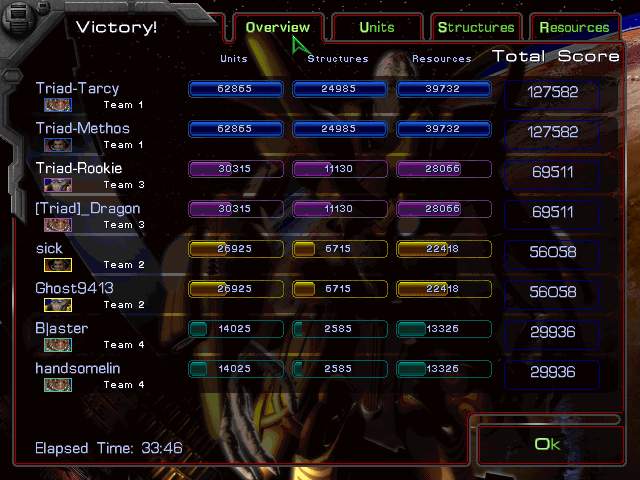Open the Units score tab
640x480 pixels.
coord(377,27)
